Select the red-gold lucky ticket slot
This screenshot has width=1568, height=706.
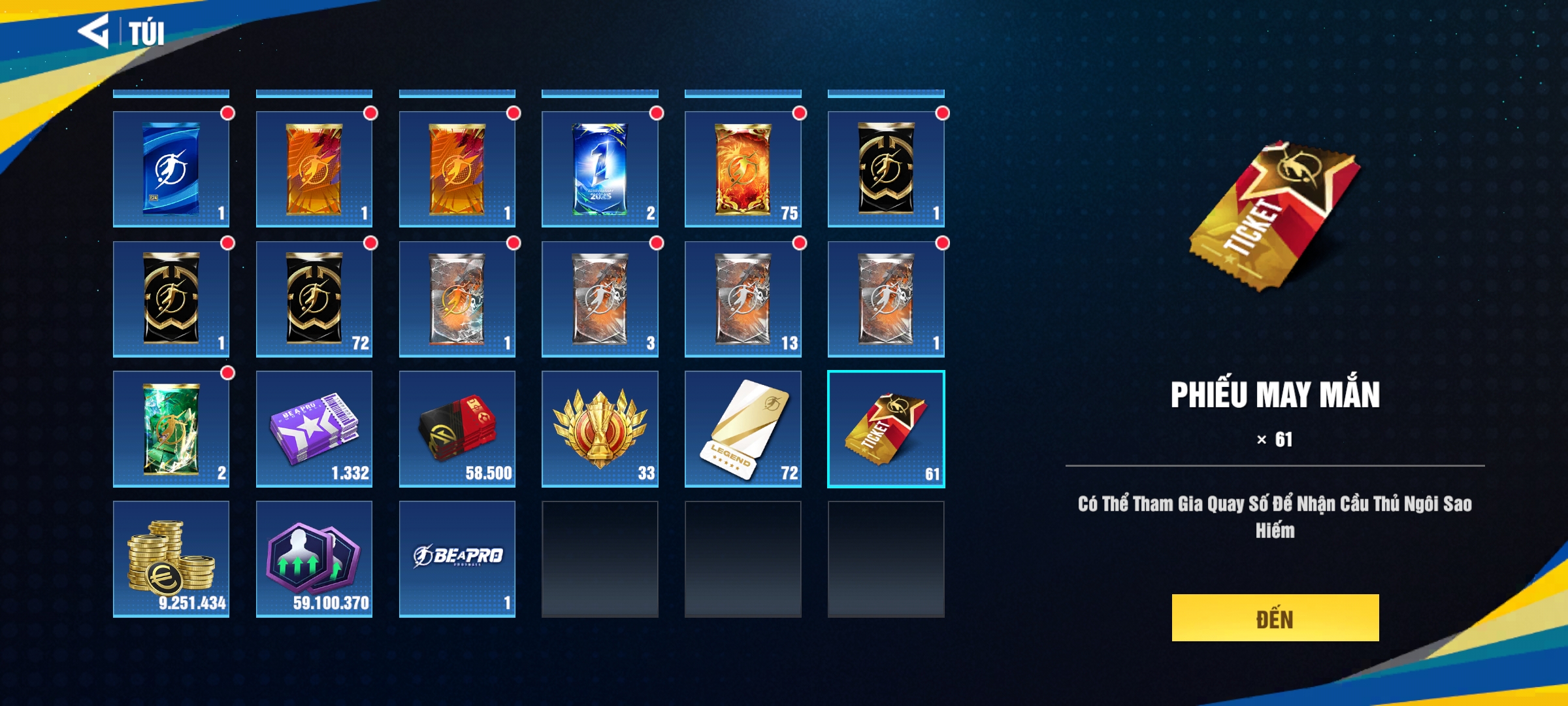point(886,429)
